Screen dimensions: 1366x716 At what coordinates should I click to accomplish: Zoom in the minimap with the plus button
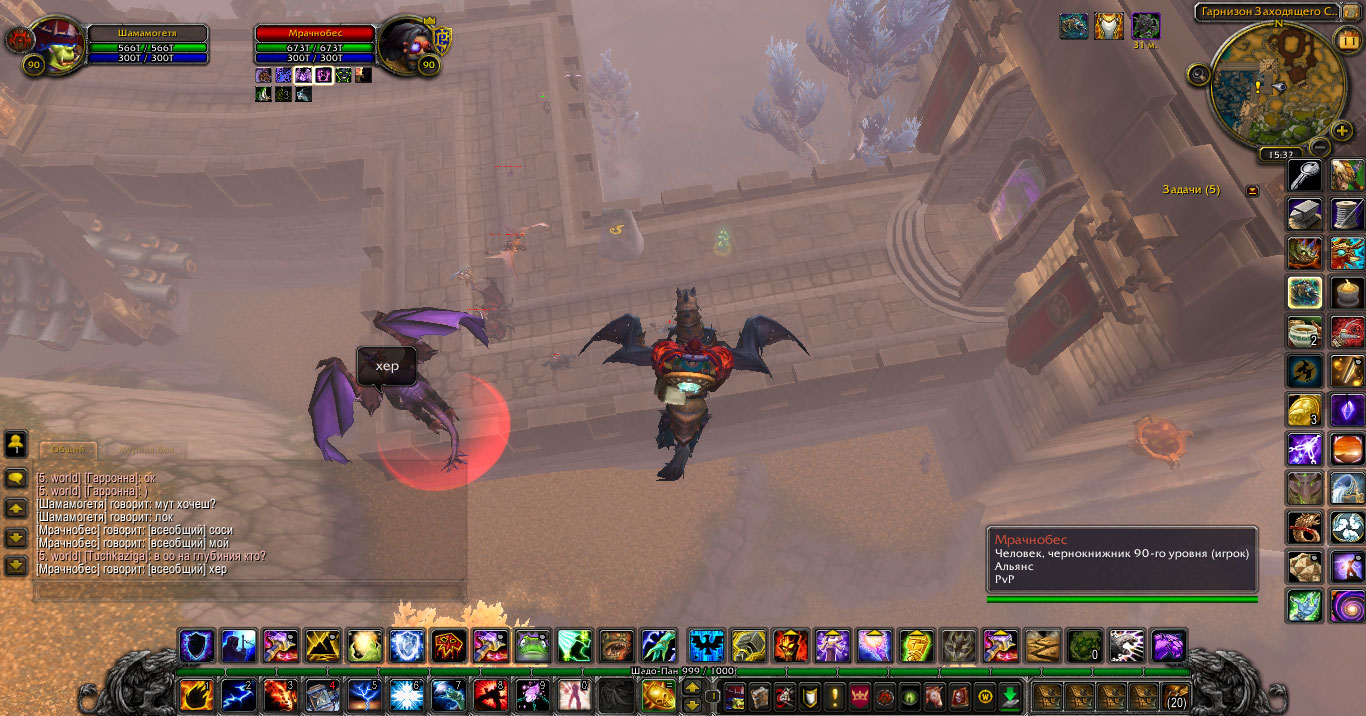[1343, 130]
